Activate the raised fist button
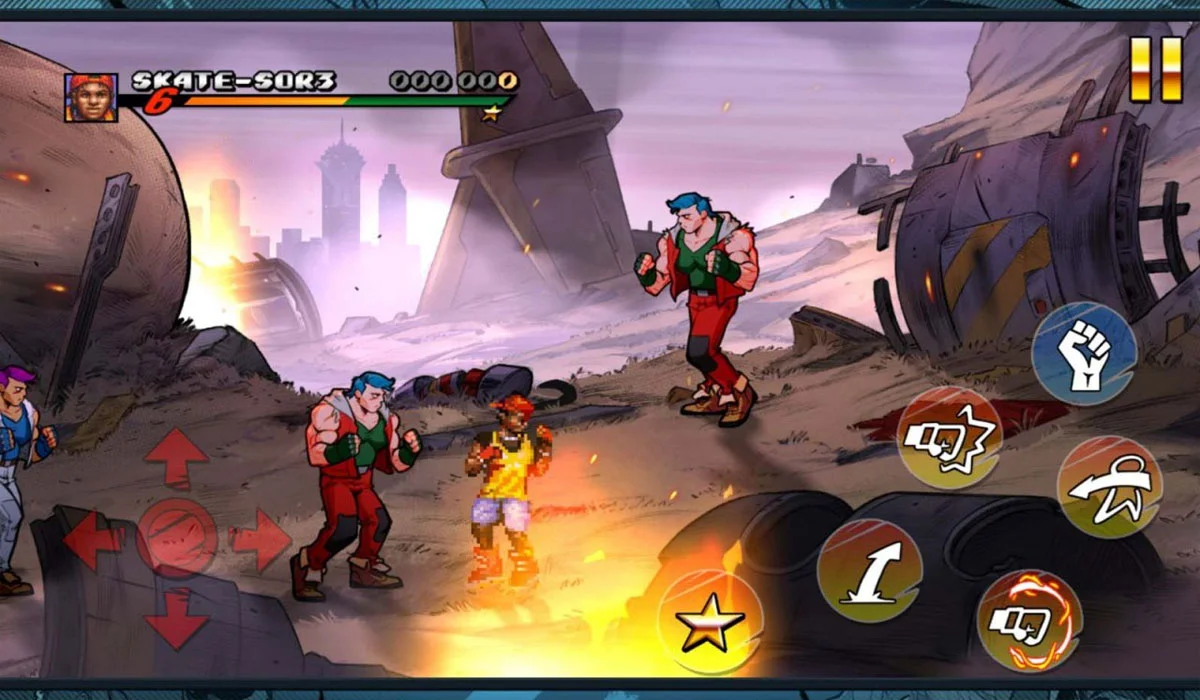 coord(1084,354)
